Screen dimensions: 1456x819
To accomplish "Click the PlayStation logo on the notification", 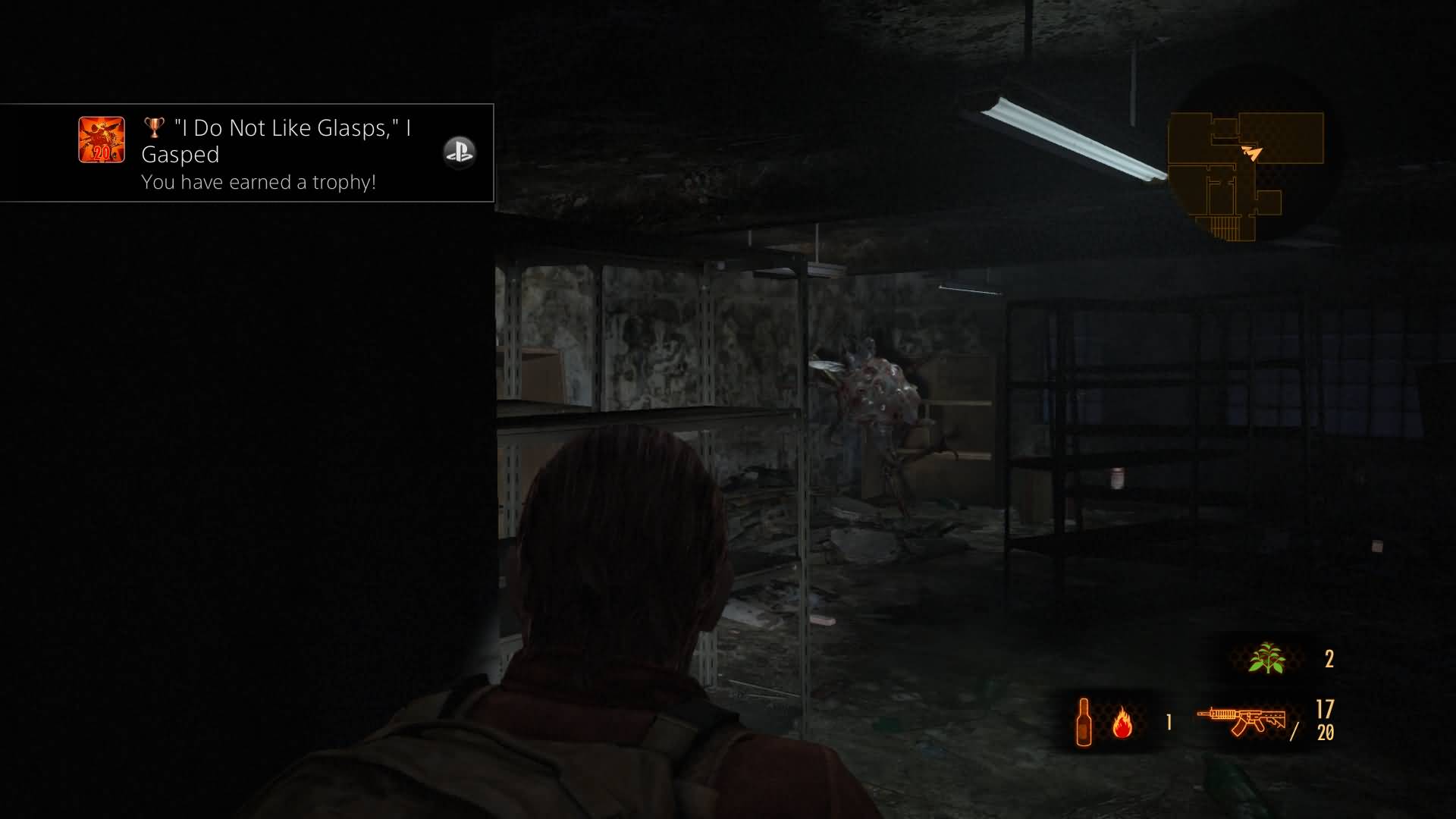I will 459,152.
